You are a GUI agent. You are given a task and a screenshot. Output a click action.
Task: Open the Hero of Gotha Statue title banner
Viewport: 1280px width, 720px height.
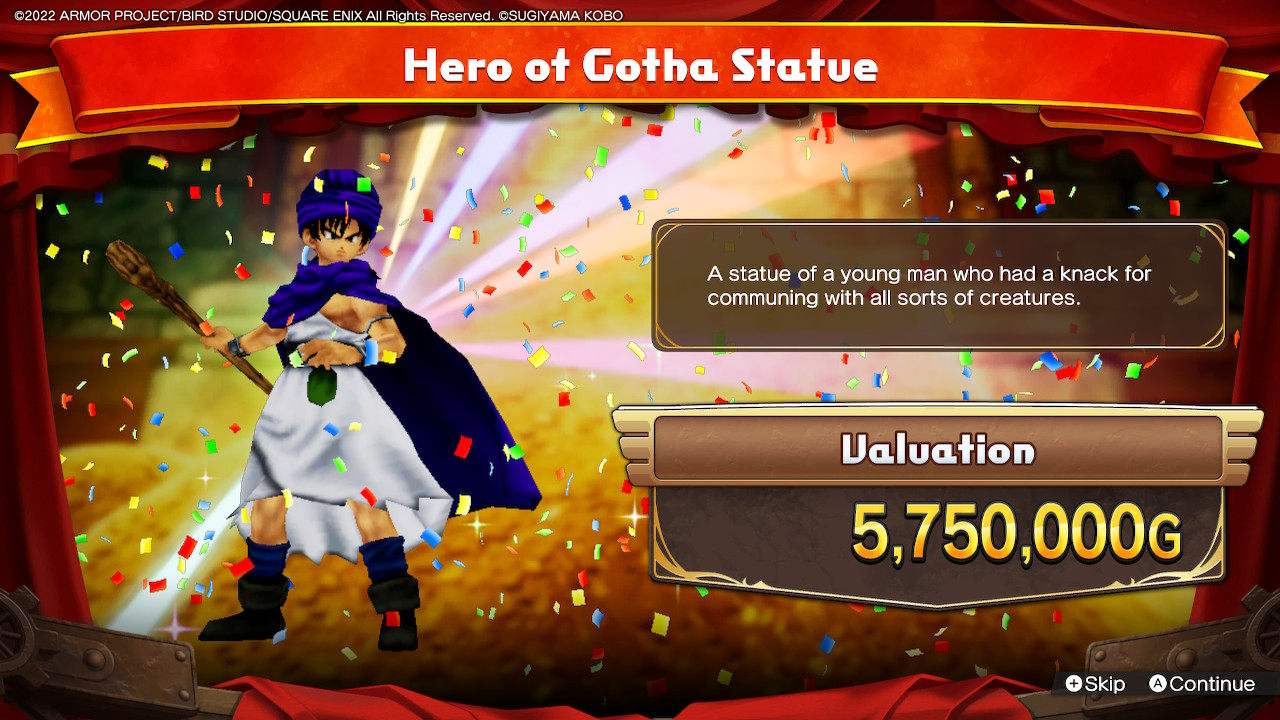point(640,66)
